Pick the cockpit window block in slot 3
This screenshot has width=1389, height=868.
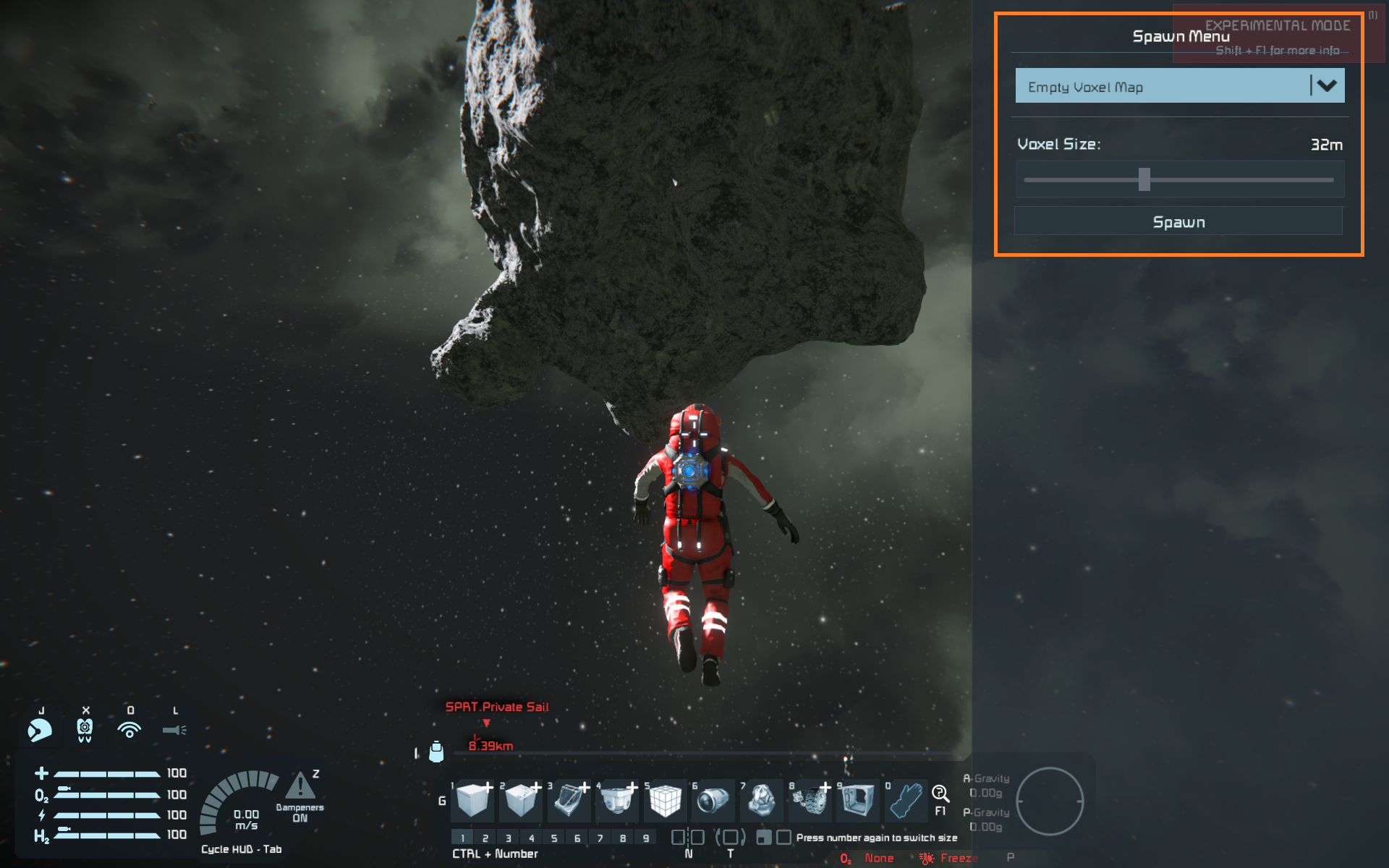[569, 801]
